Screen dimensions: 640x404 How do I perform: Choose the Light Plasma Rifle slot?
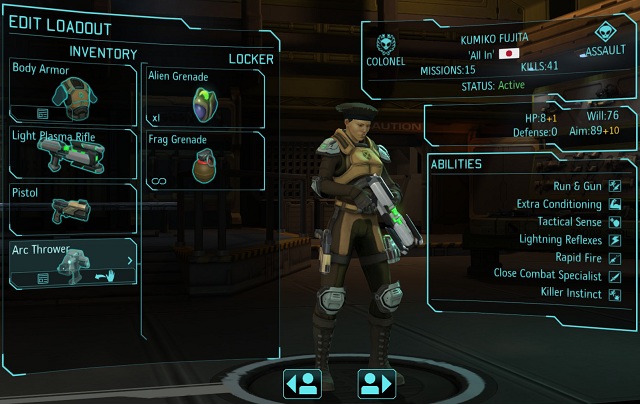[x=73, y=152]
